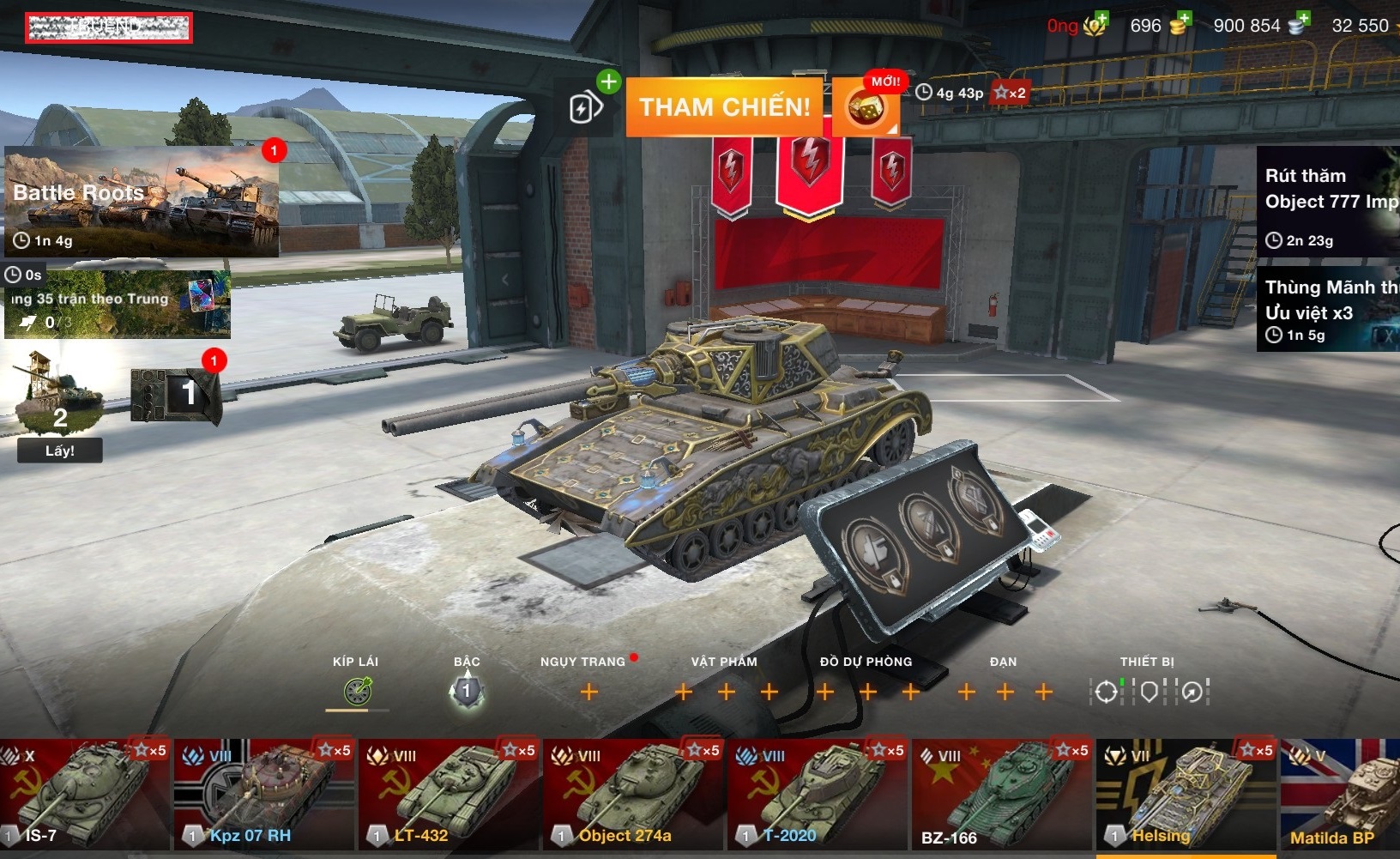
Task: Select the LT-432 tank card
Action: (449, 795)
